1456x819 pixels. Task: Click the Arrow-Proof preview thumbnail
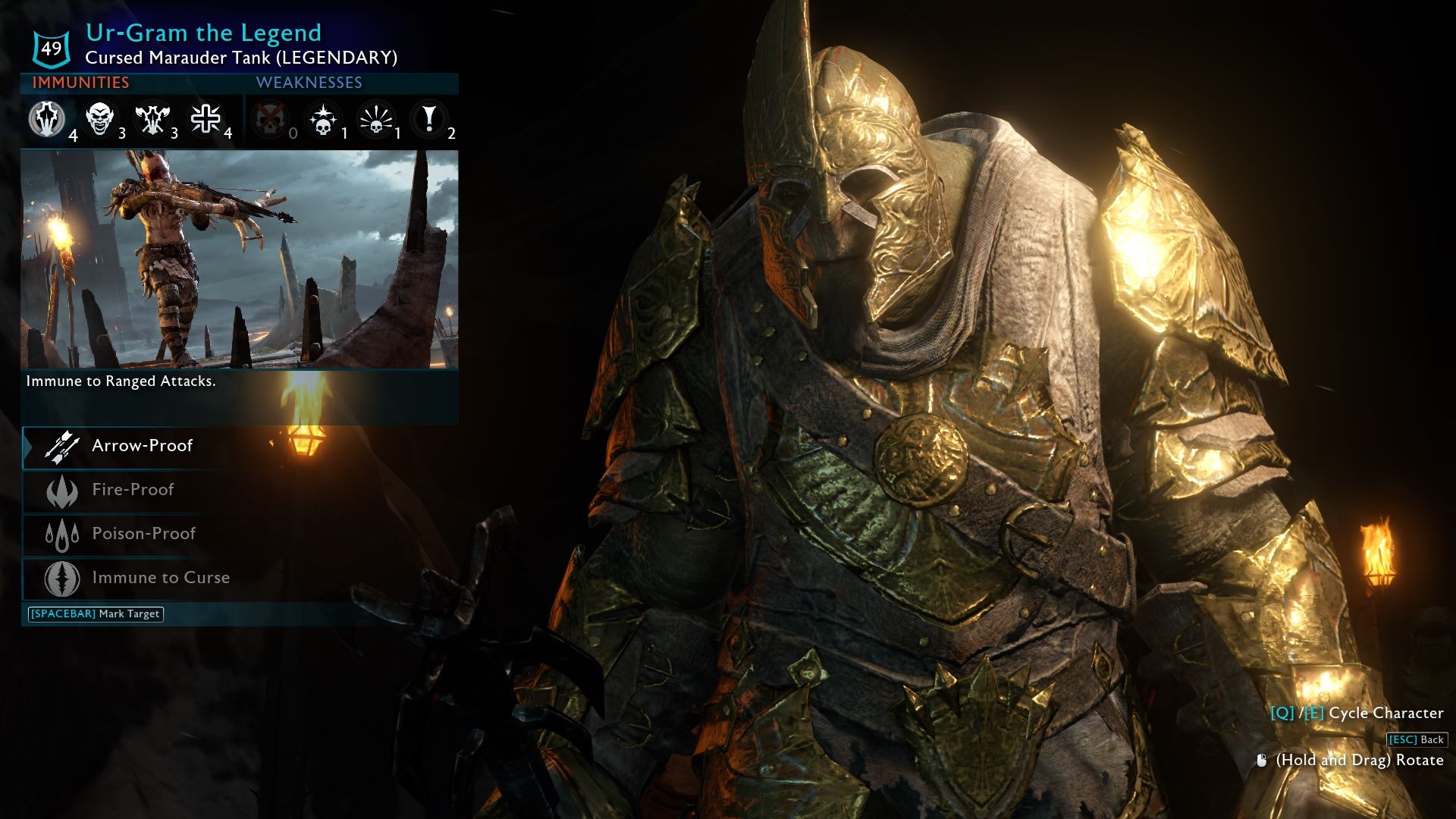tap(240, 259)
